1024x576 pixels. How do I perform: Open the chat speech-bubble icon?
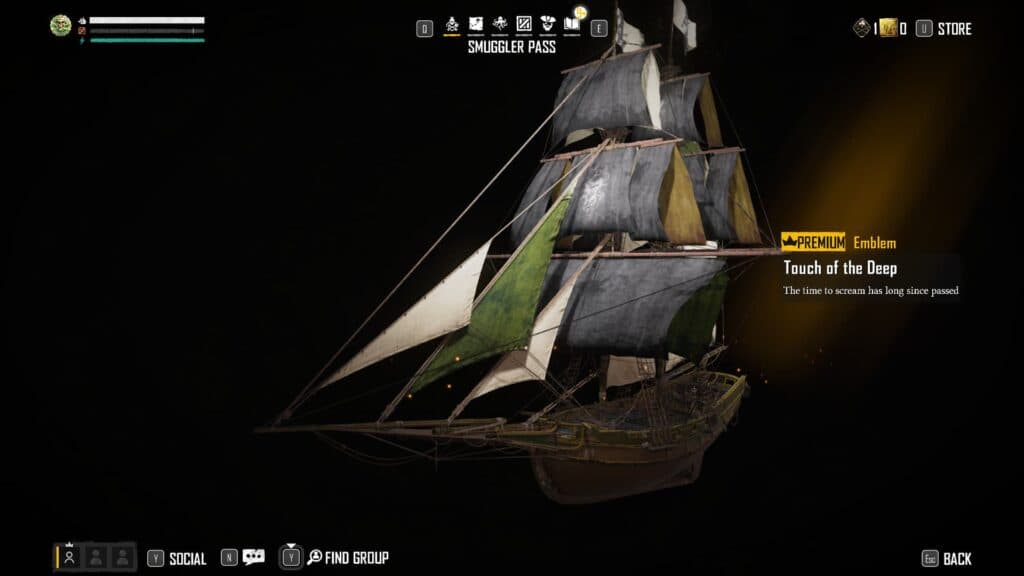click(x=254, y=557)
